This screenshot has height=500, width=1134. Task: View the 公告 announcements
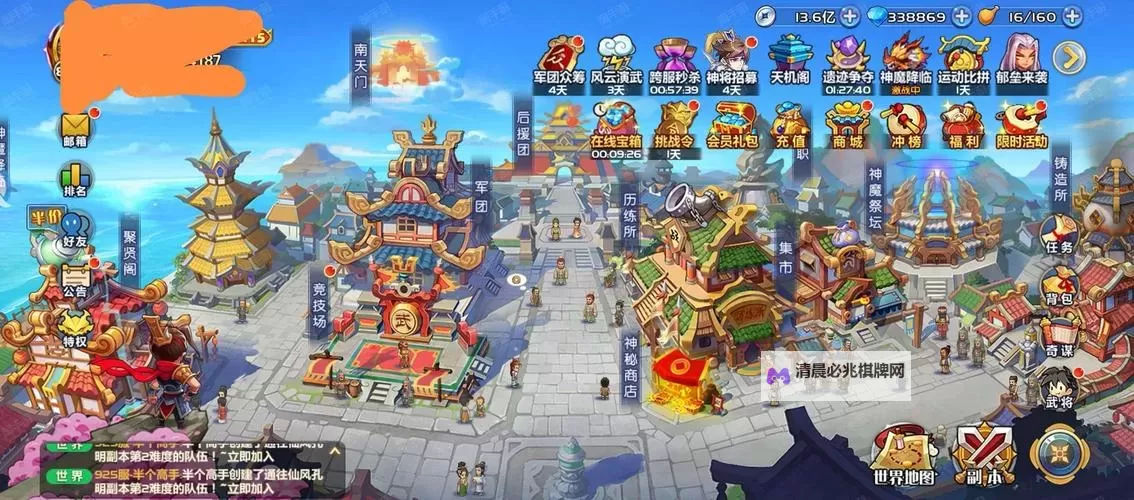pos(75,278)
